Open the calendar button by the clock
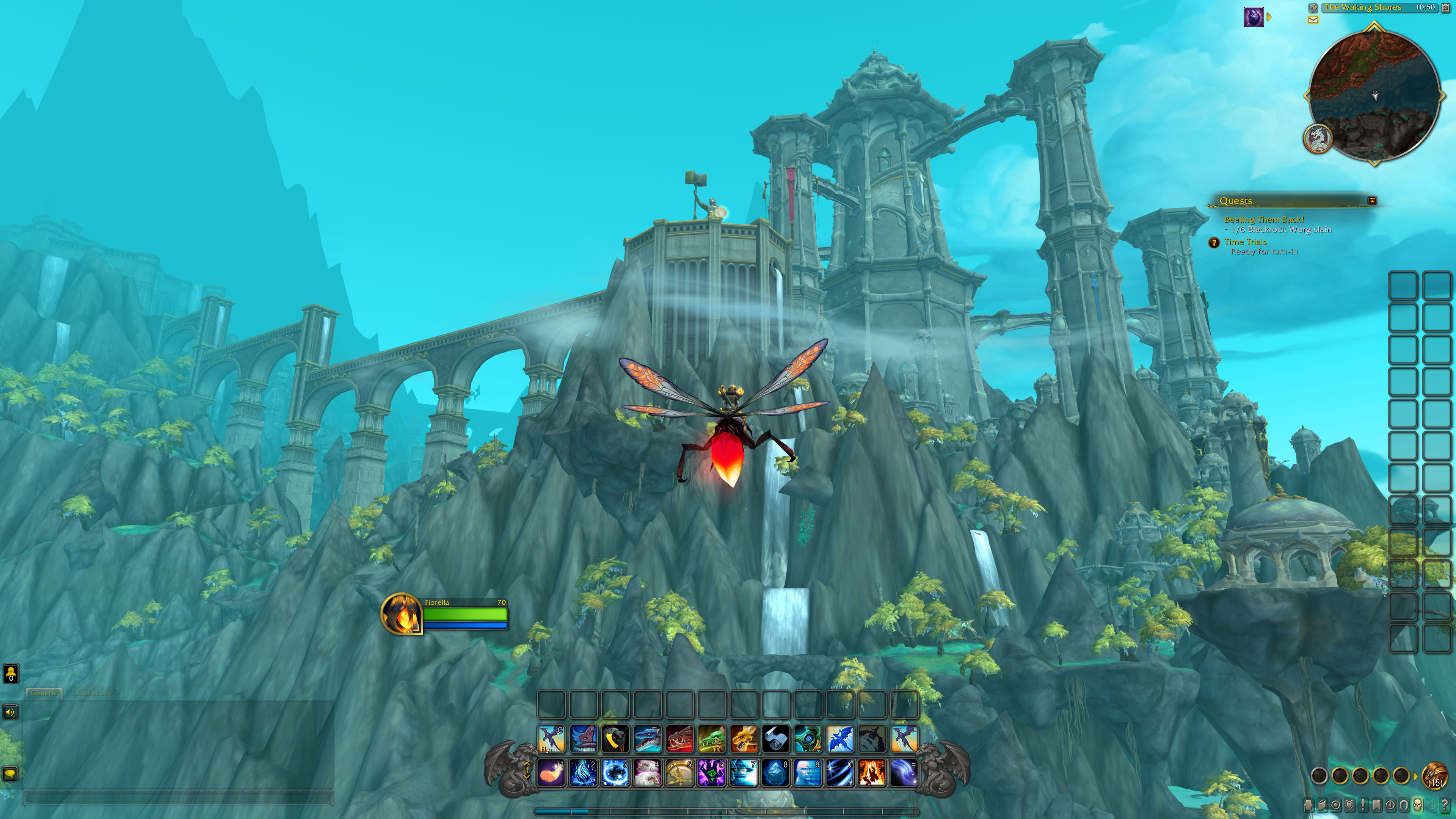This screenshot has width=1456, height=819. (1446, 7)
